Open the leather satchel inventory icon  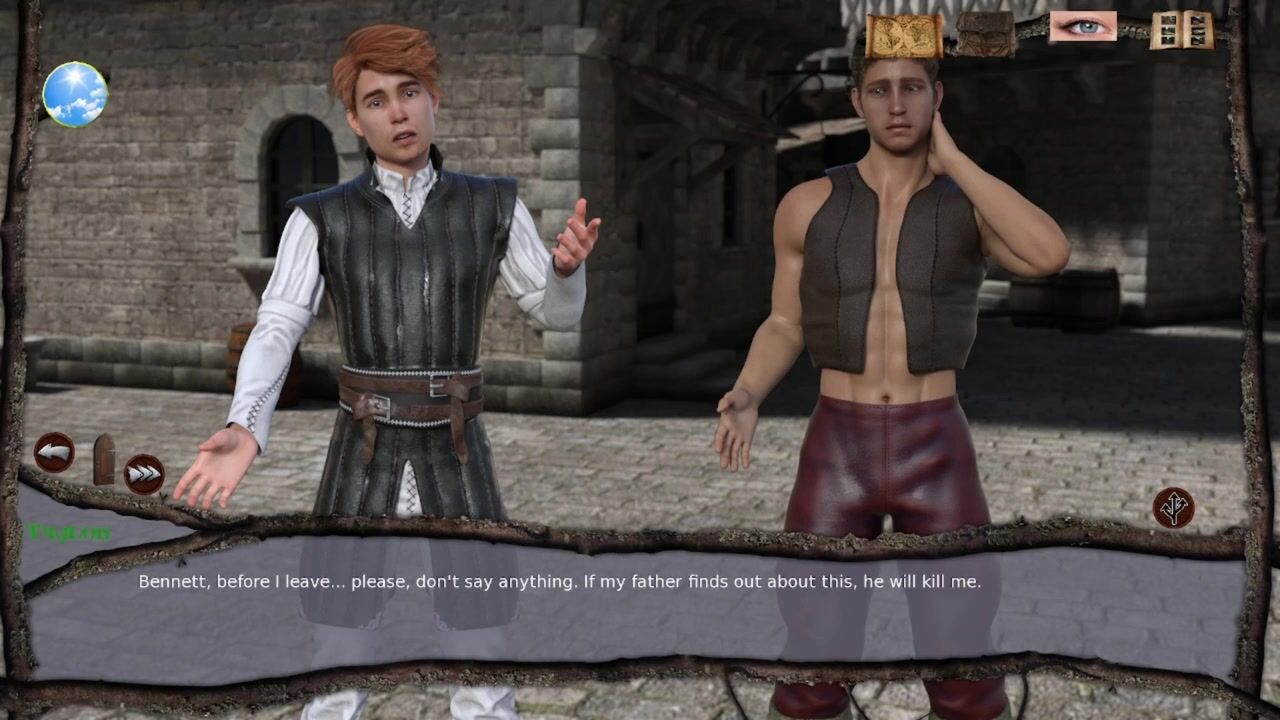pyautogui.click(x=985, y=33)
